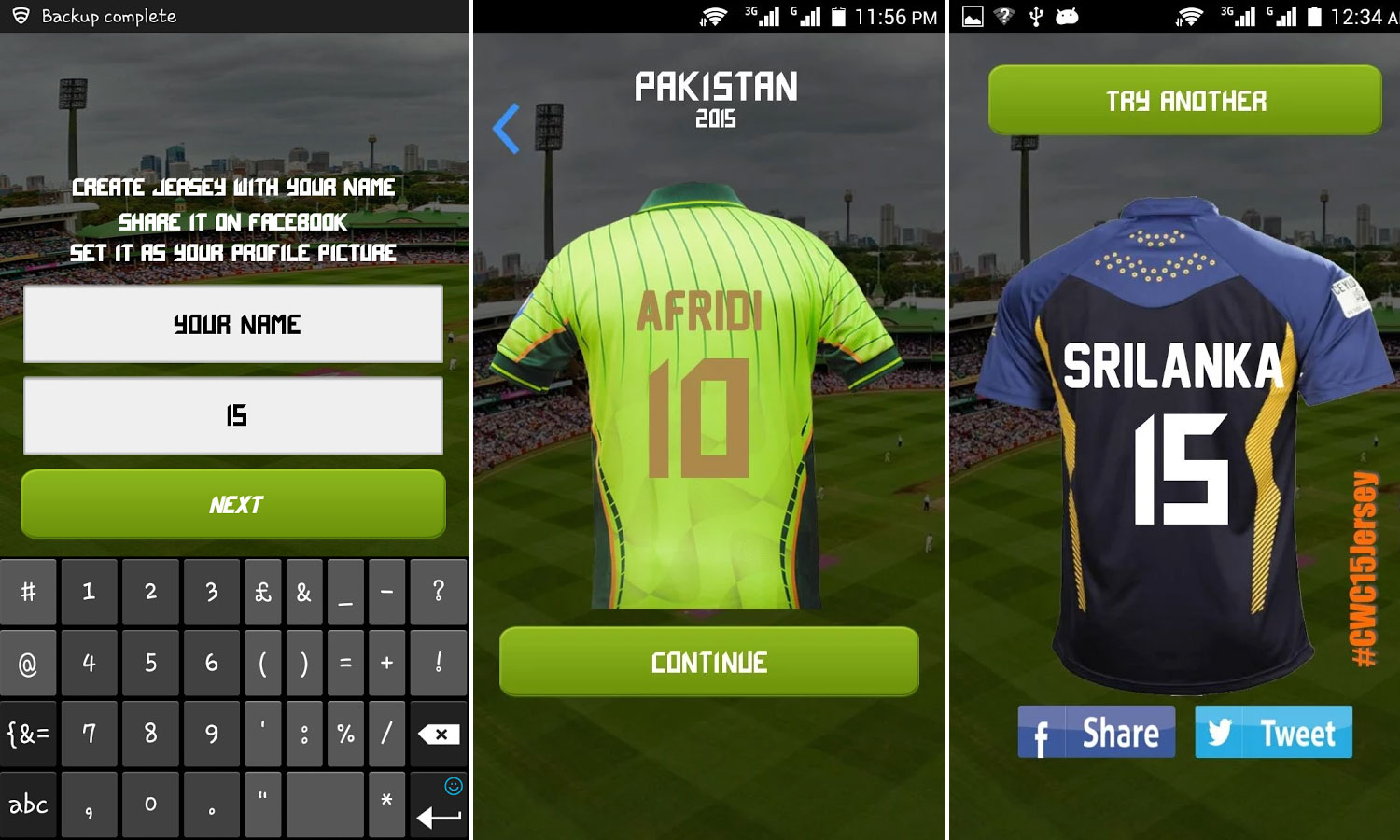
Task: Click the Twitter bird icon on the Tweet button
Action: [1221, 734]
